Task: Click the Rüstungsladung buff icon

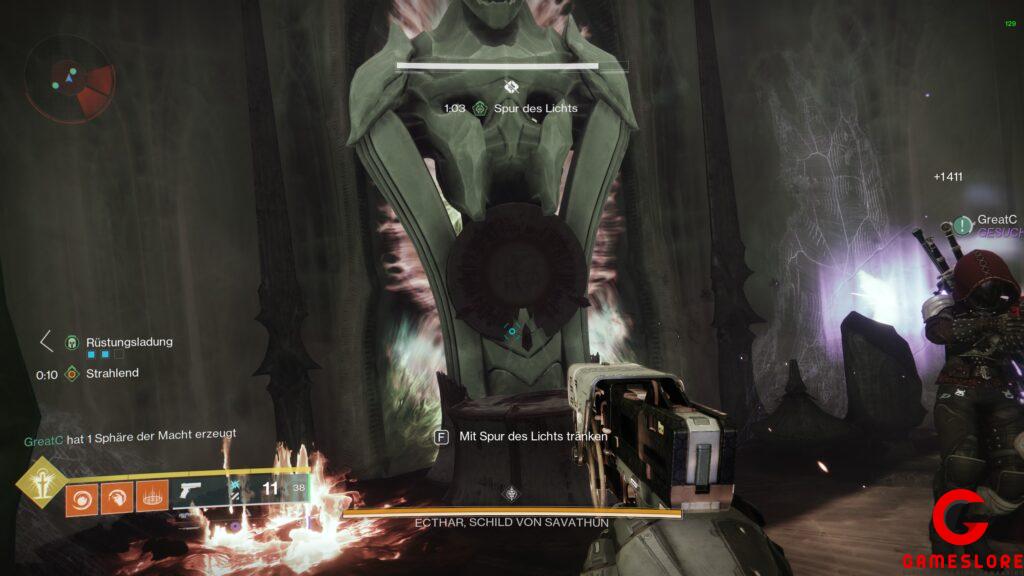Action: [73, 342]
